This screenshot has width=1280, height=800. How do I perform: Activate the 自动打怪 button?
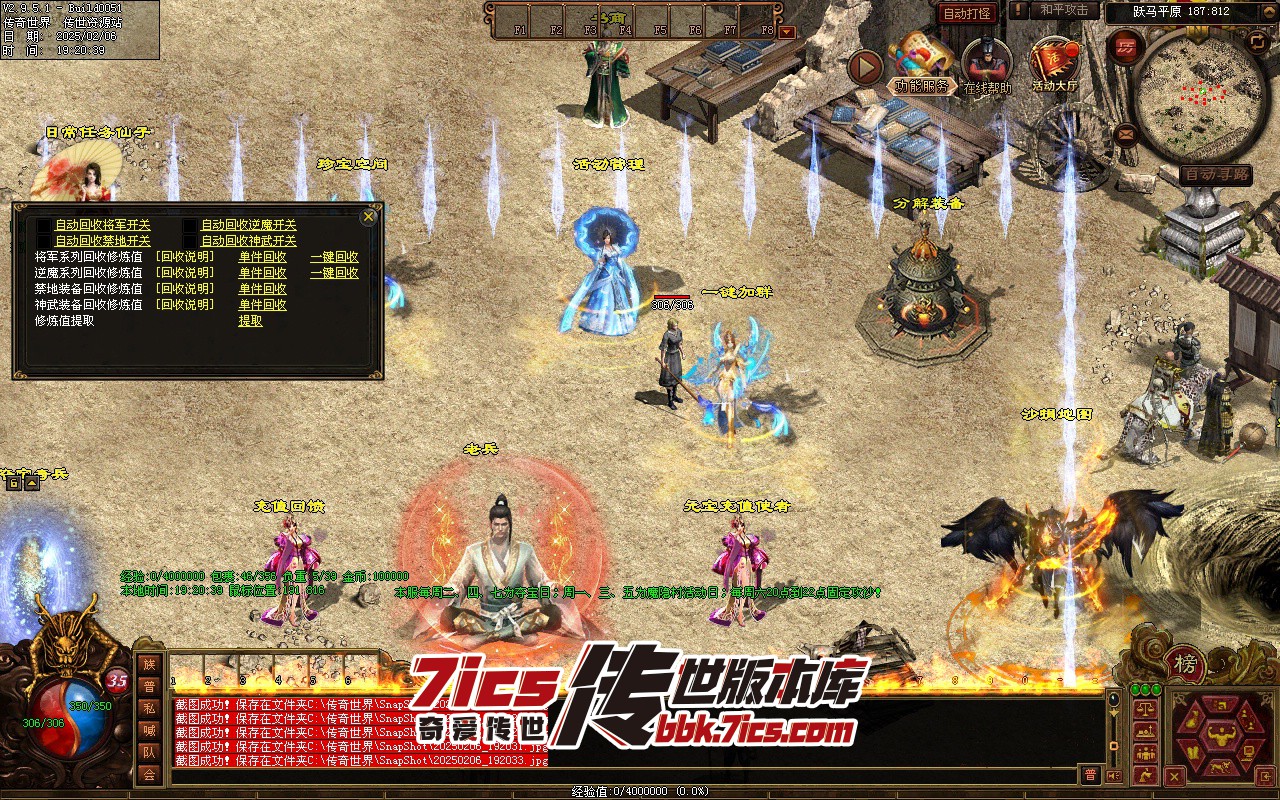pos(967,13)
